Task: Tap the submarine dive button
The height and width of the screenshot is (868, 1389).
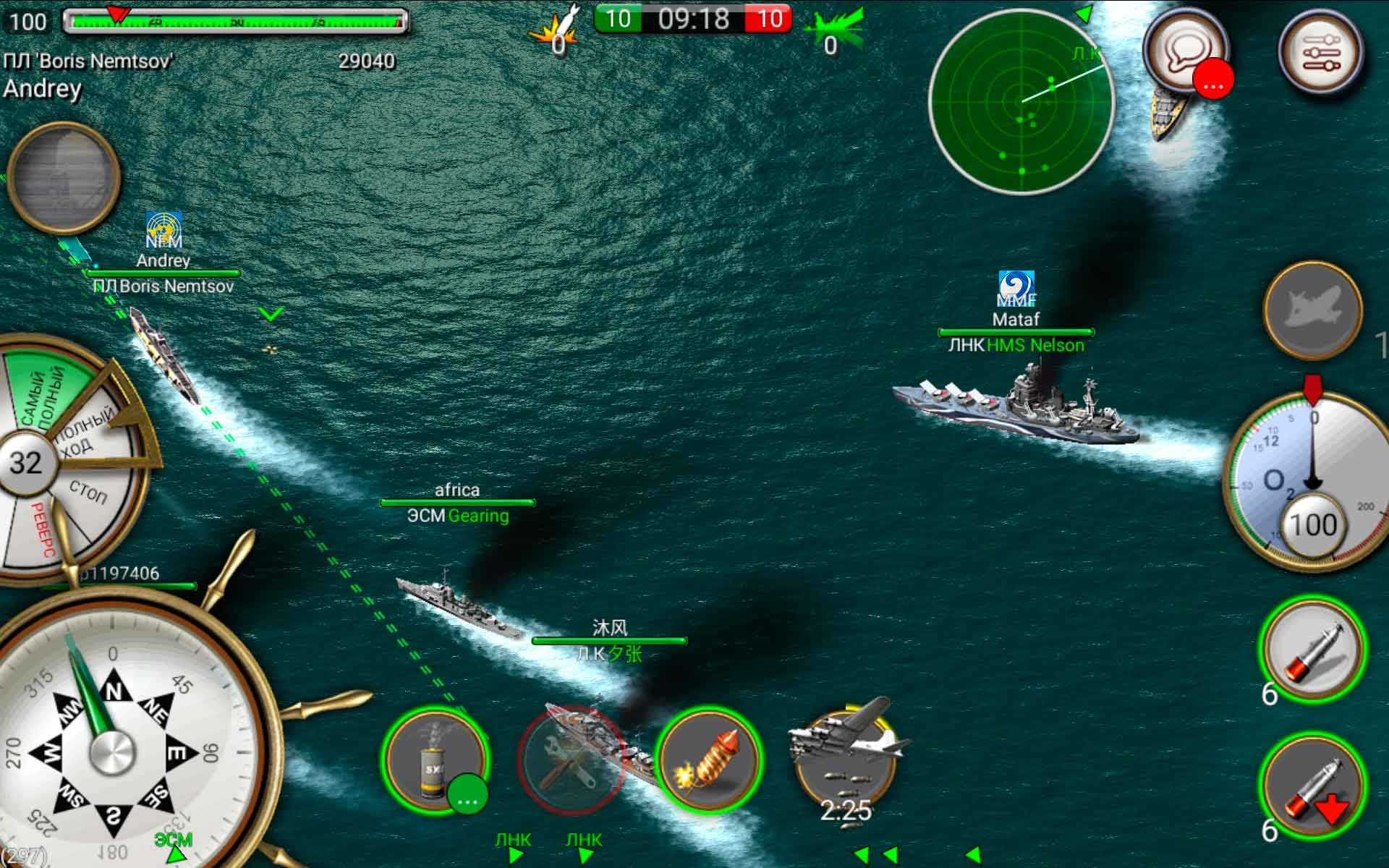Action: [1312, 310]
